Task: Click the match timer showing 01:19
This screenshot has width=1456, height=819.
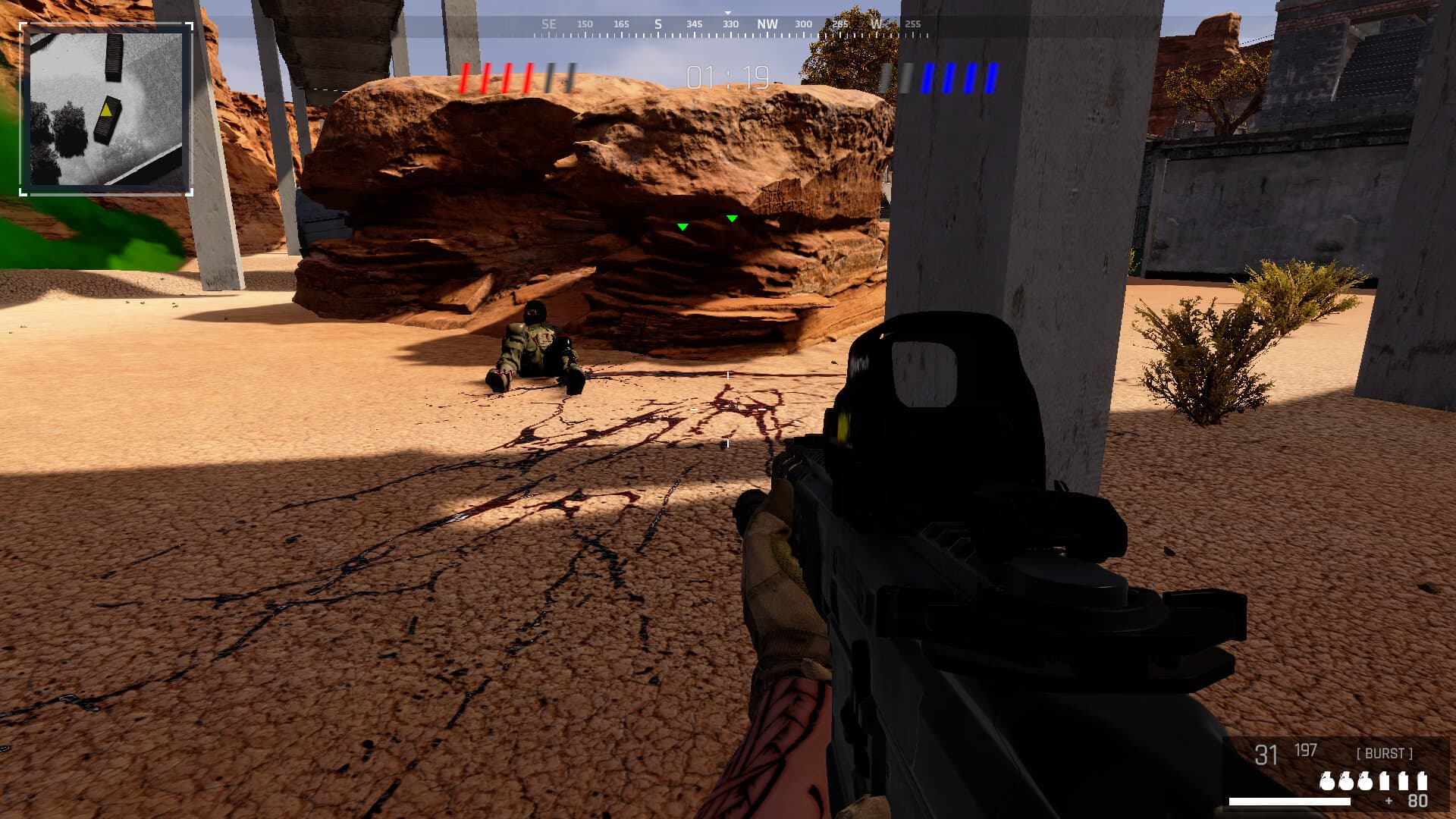Action: click(x=726, y=76)
